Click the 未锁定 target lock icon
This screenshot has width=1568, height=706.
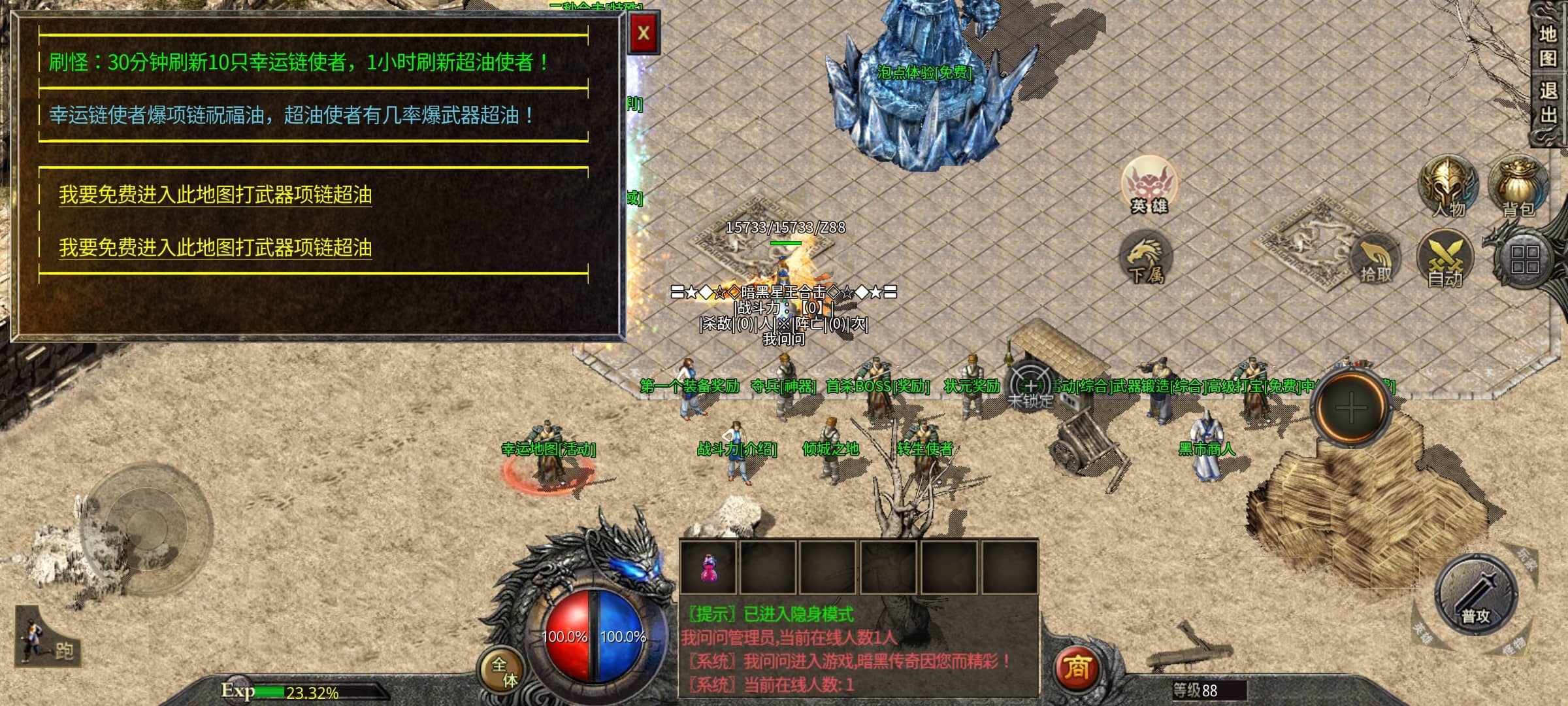coord(1030,387)
